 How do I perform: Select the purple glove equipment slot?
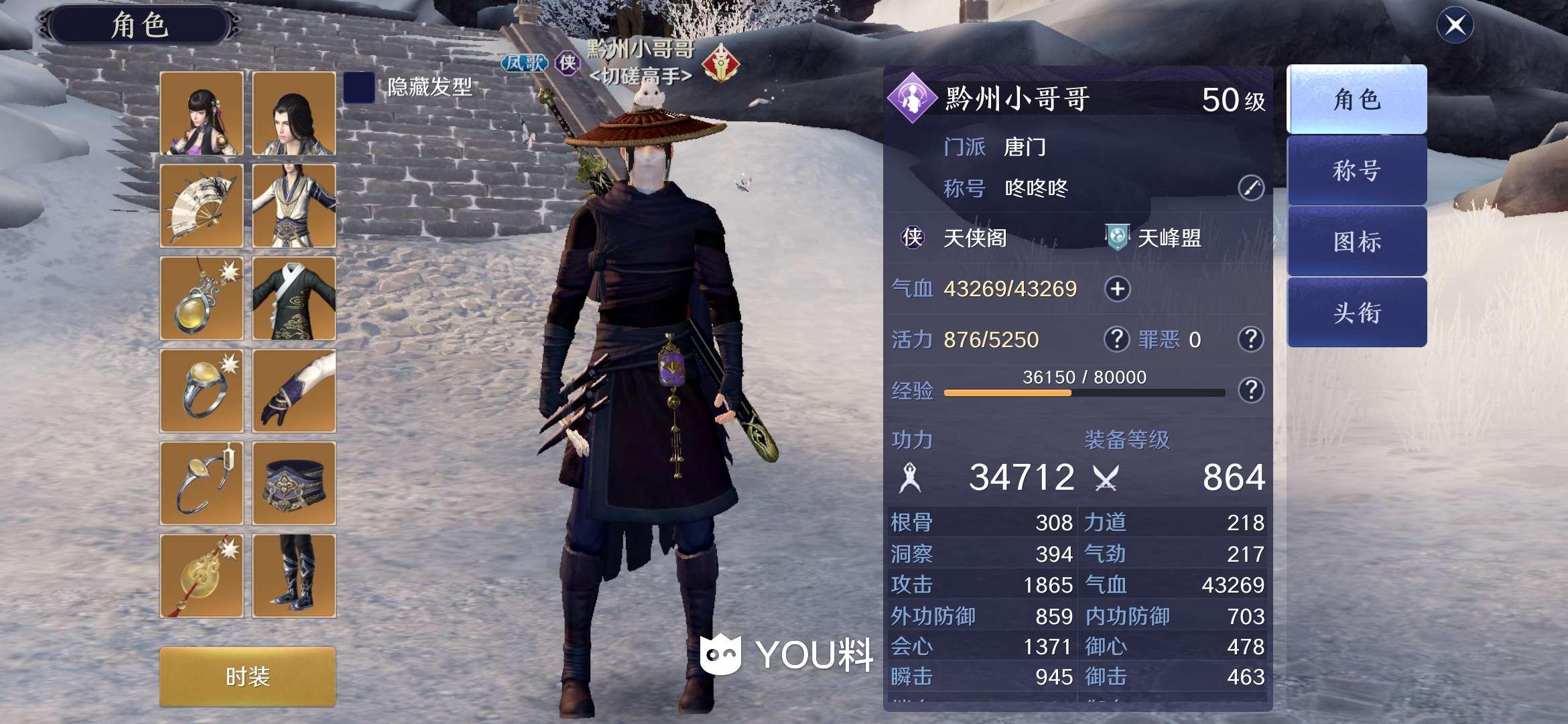pos(294,391)
